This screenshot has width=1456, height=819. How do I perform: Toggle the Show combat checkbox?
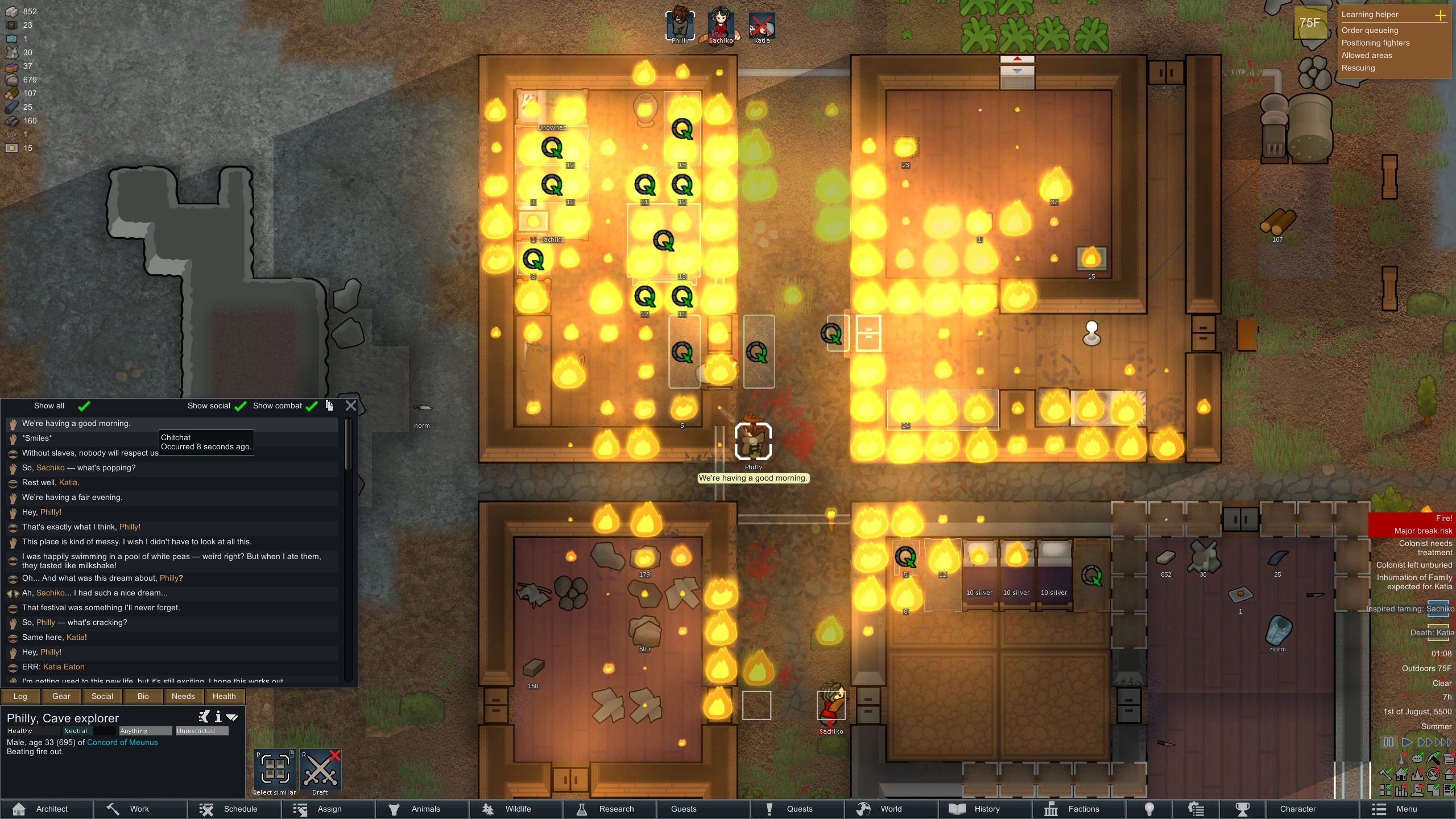click(312, 406)
